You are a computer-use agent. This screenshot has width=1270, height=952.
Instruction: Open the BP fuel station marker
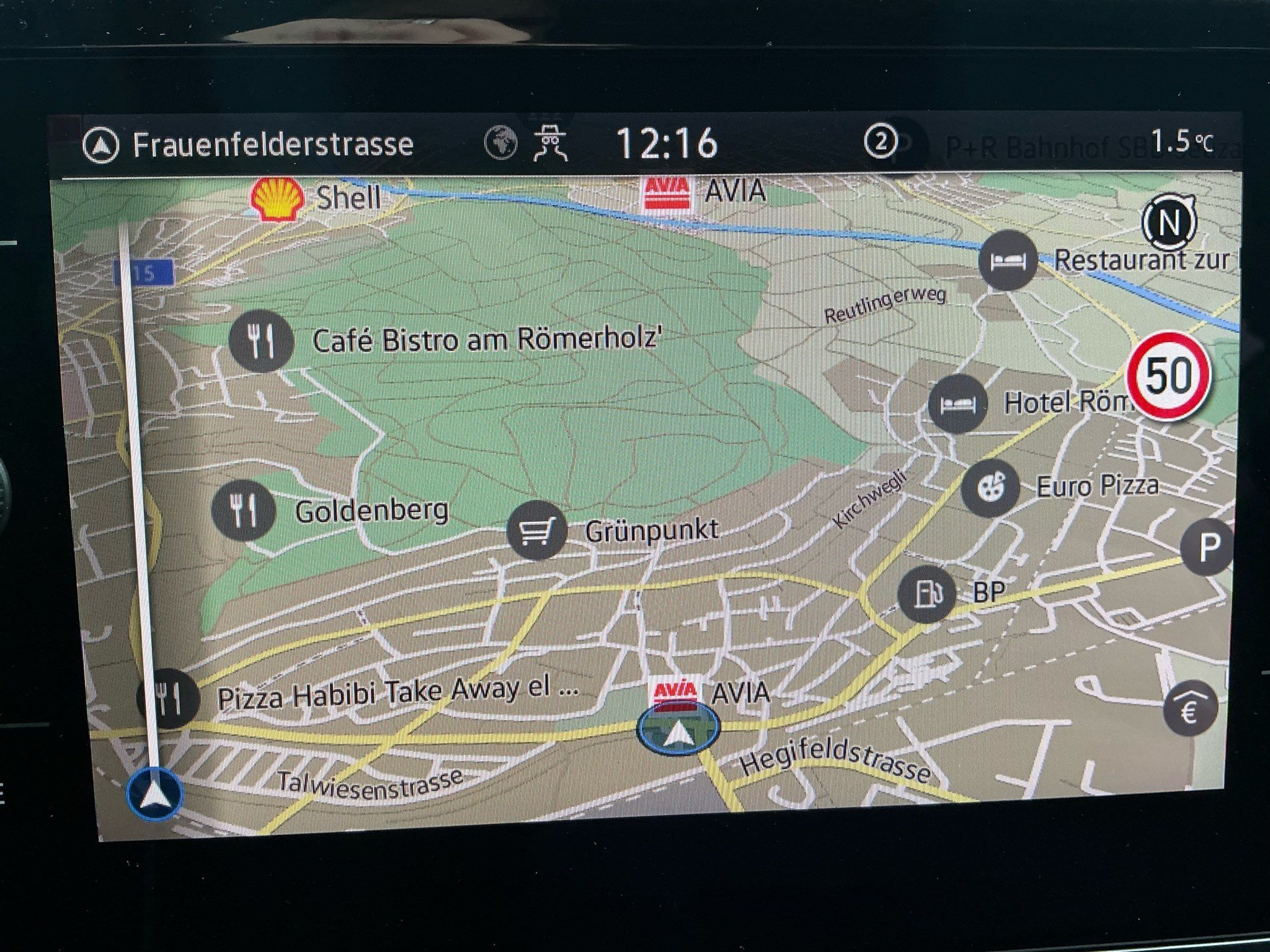tap(928, 594)
